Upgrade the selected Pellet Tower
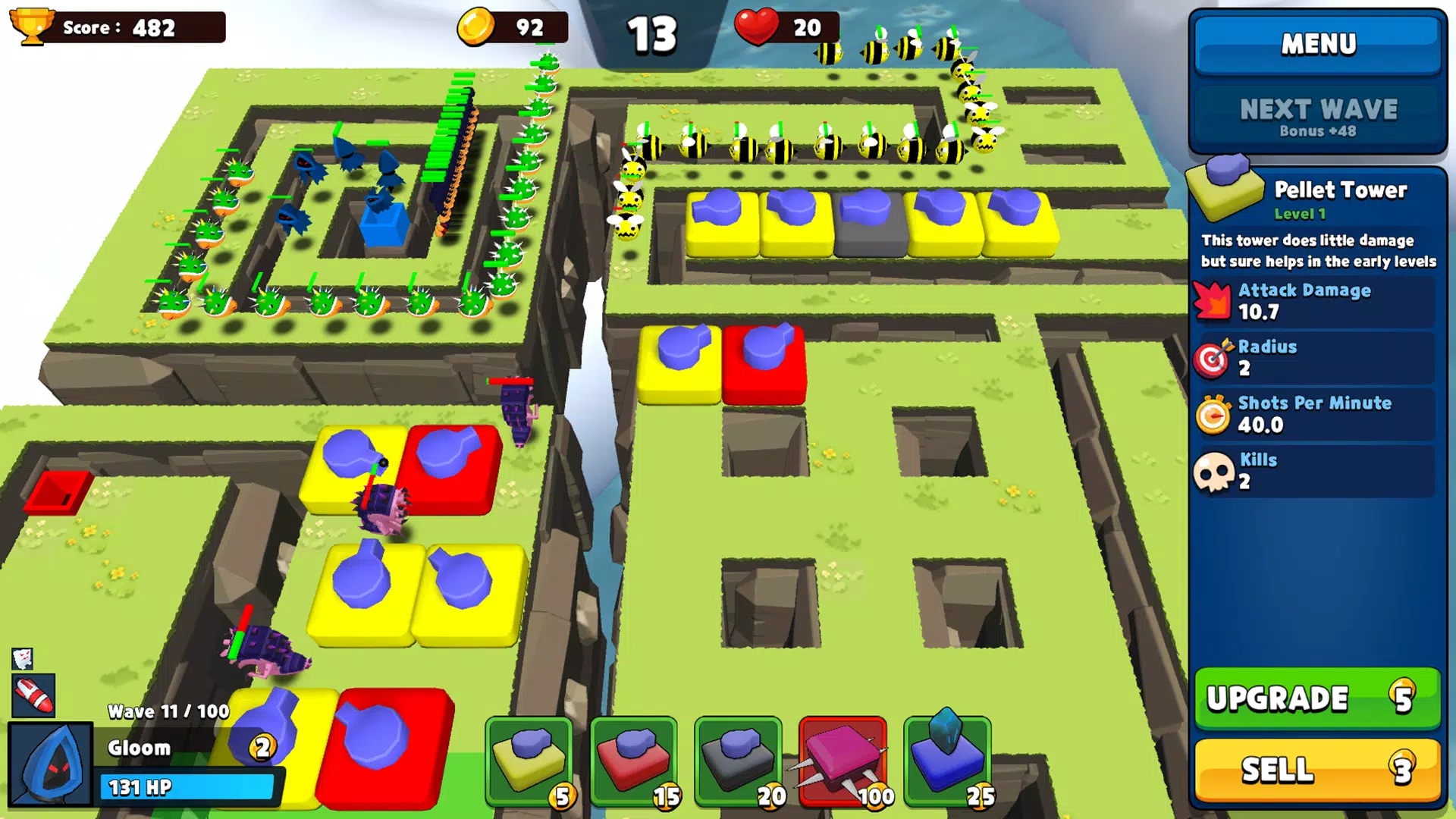 (1317, 698)
